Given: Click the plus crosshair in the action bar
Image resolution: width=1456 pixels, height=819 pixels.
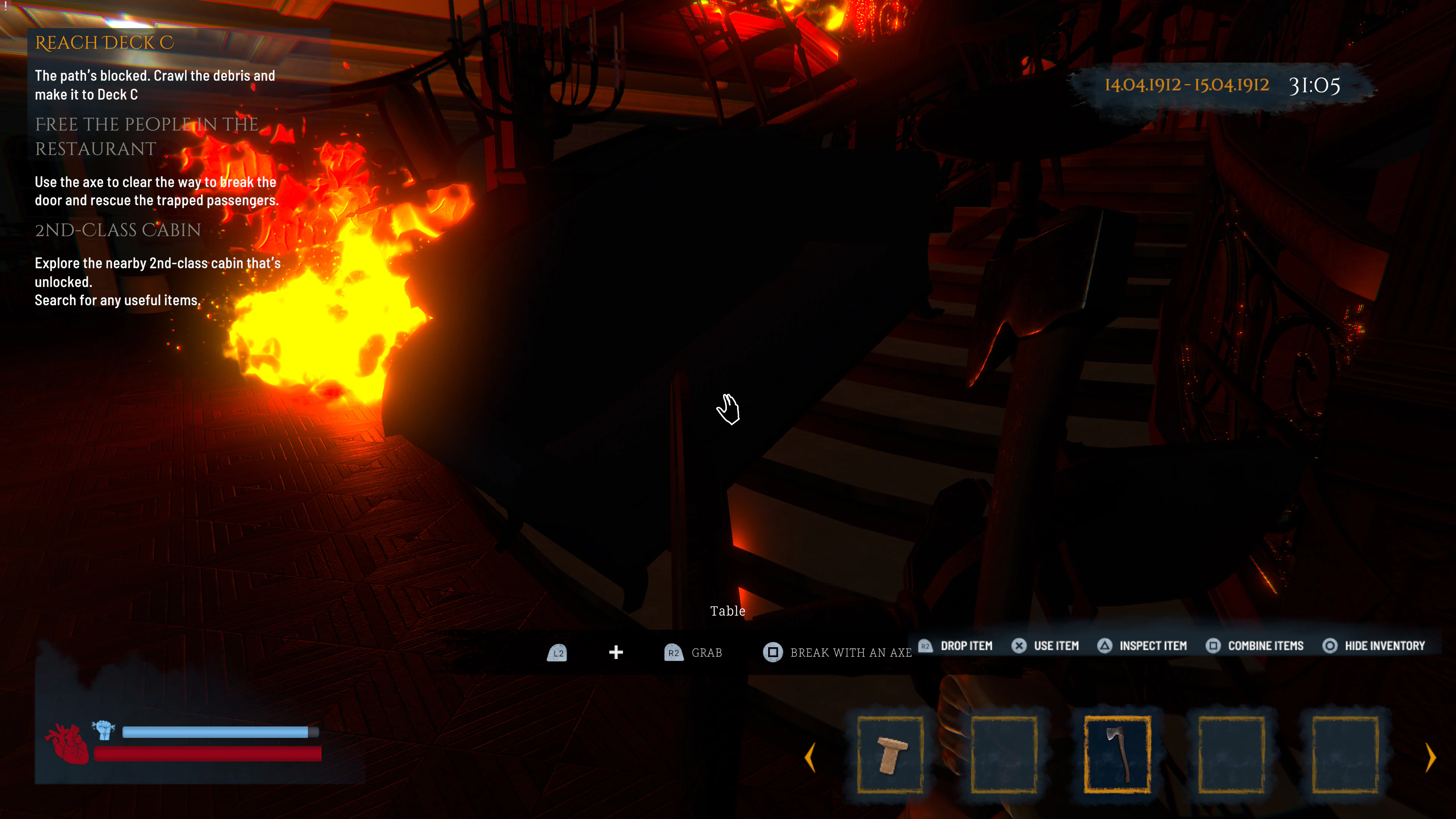Looking at the screenshot, I should (x=615, y=652).
